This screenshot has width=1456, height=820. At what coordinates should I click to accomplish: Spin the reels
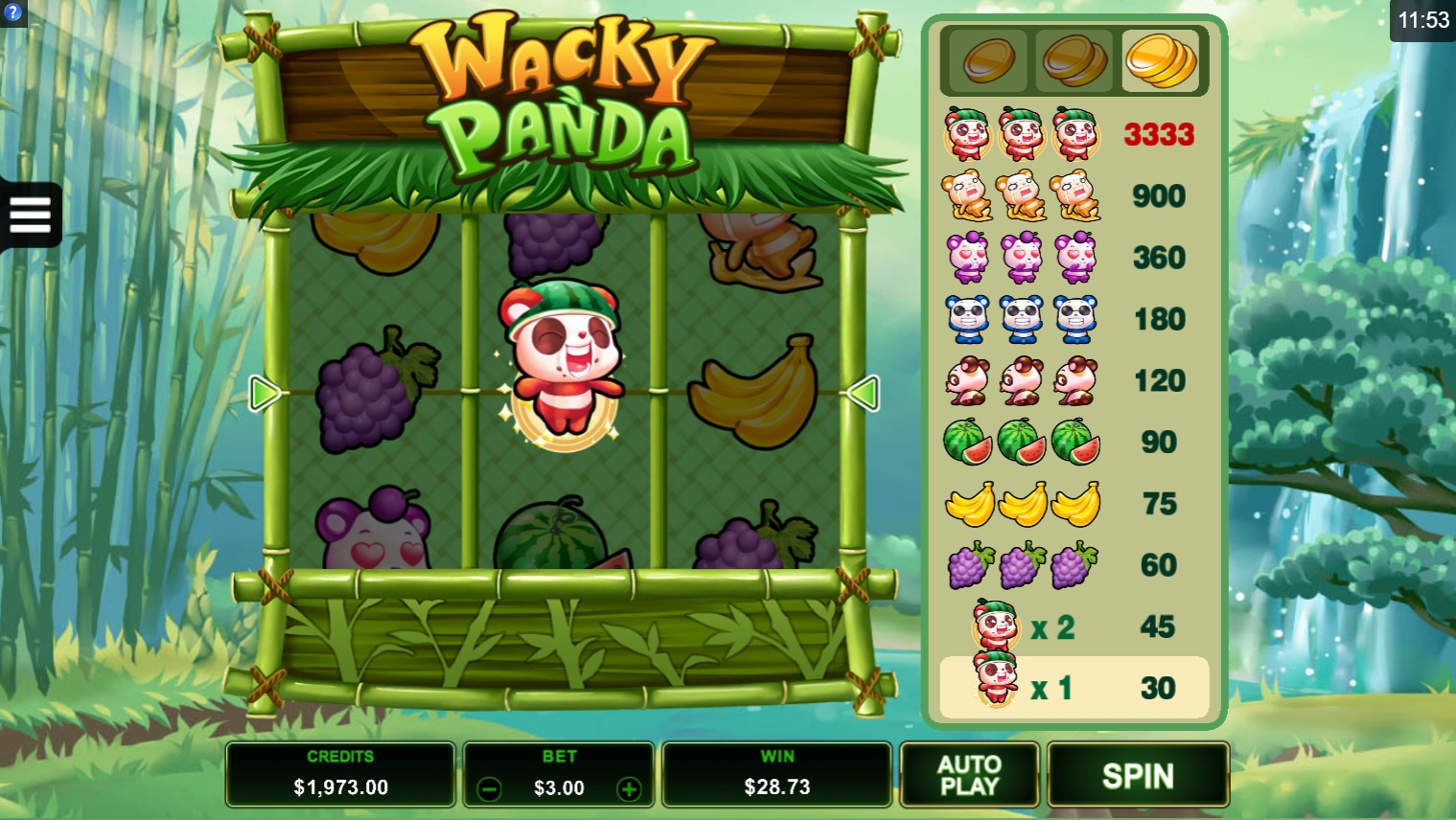pos(1138,775)
